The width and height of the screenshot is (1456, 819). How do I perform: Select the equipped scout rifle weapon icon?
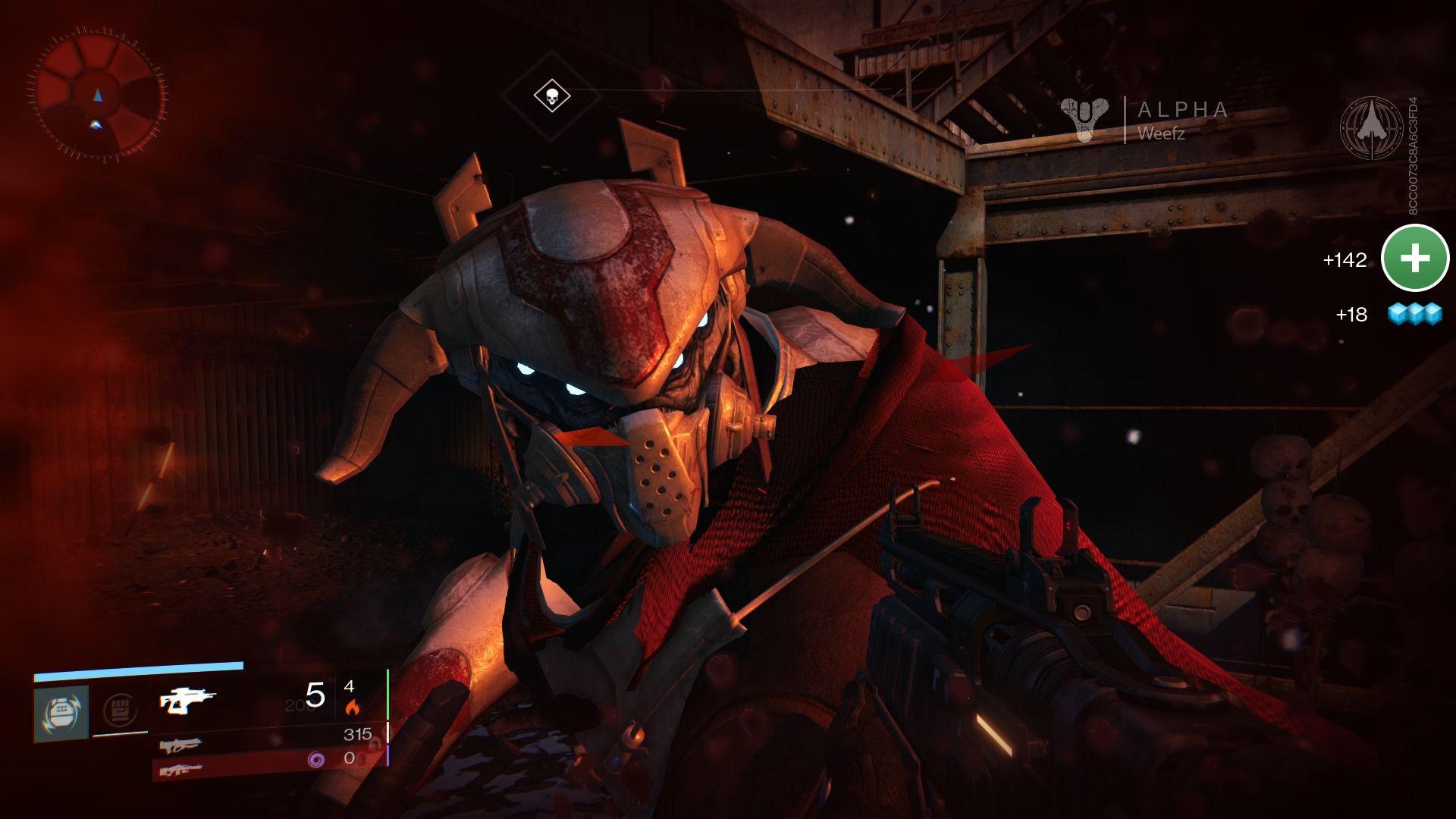click(x=186, y=701)
